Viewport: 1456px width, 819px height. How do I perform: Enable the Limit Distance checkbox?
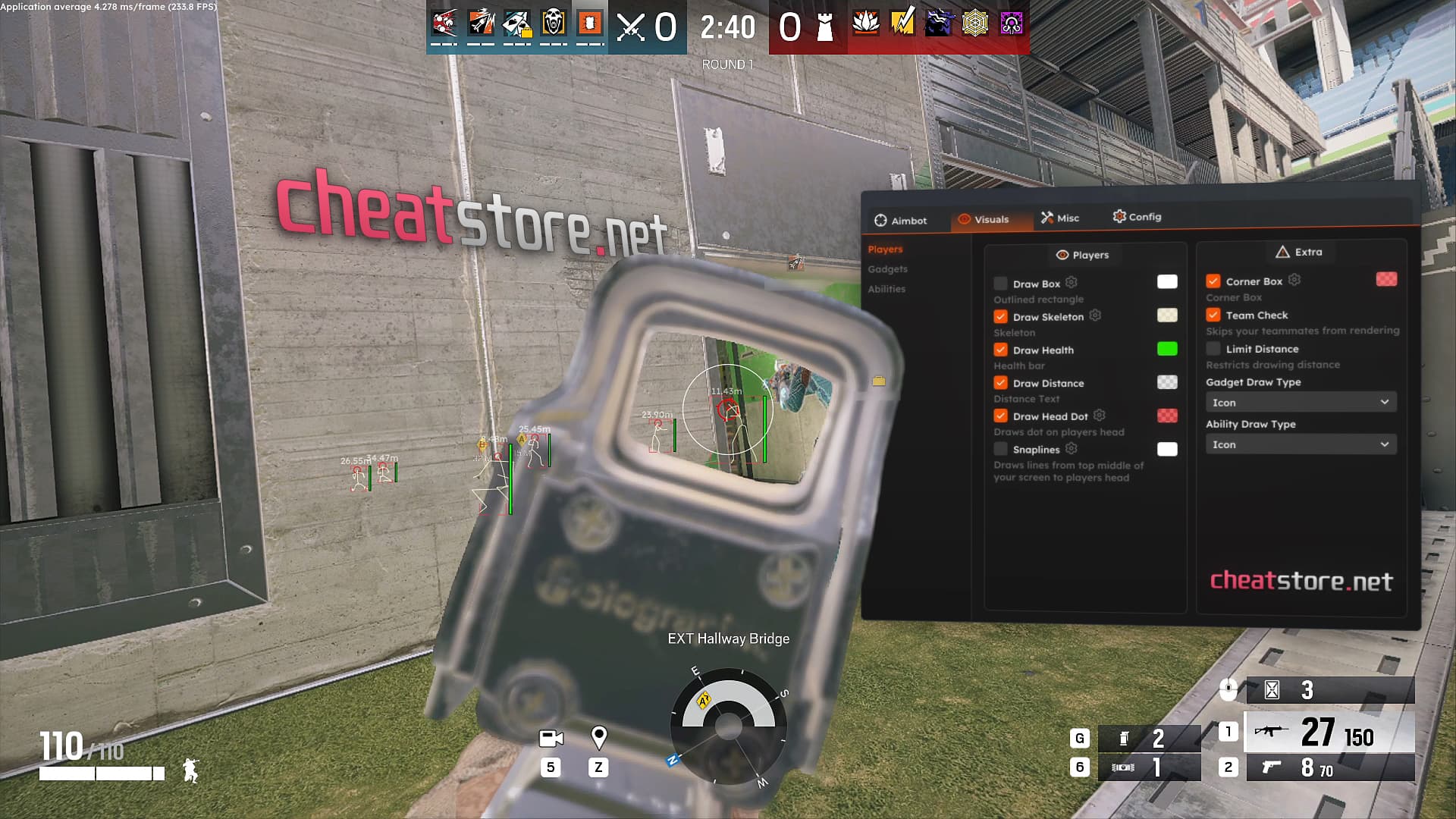(x=1213, y=348)
